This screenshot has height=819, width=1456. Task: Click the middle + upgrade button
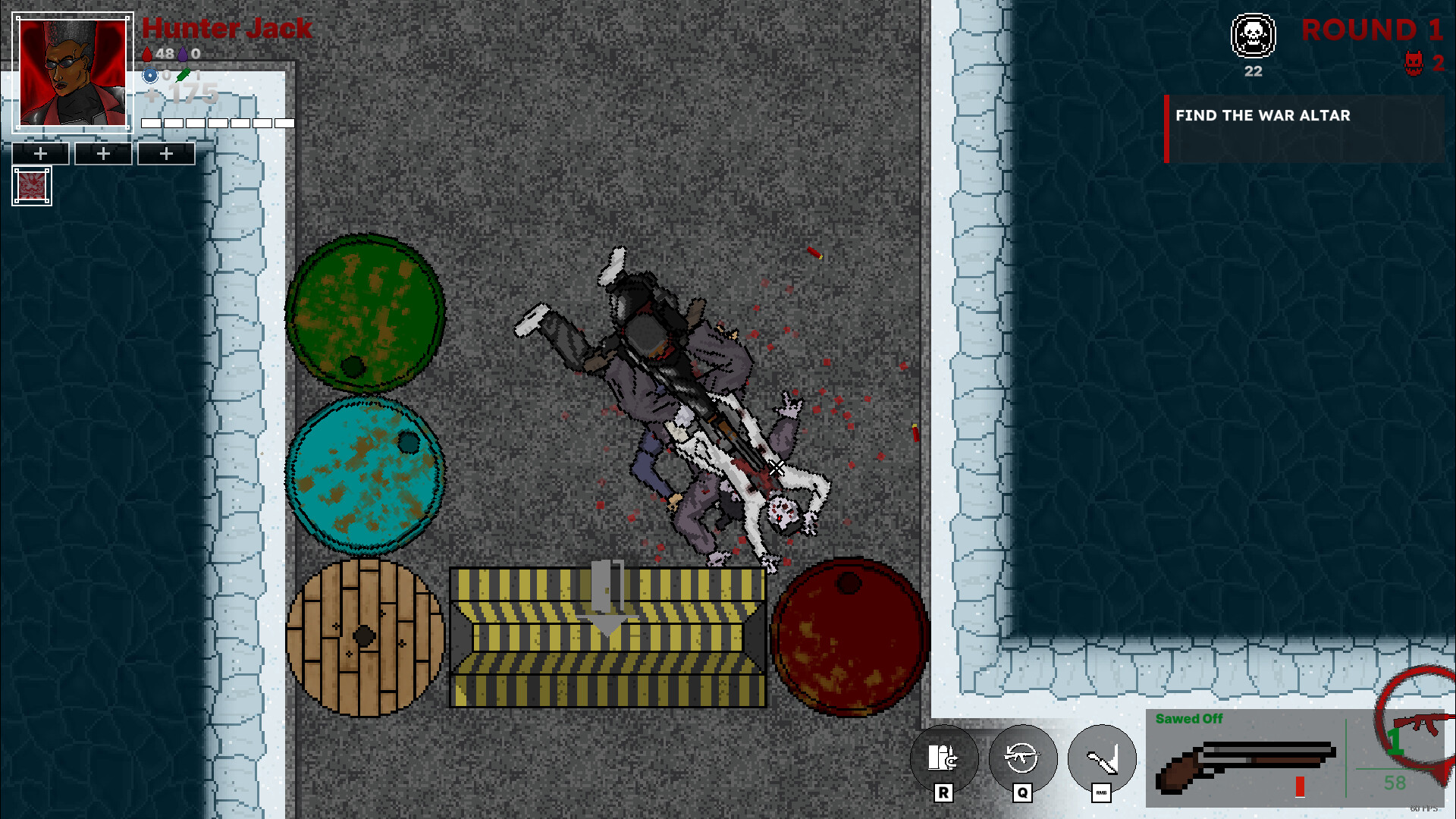tap(103, 153)
